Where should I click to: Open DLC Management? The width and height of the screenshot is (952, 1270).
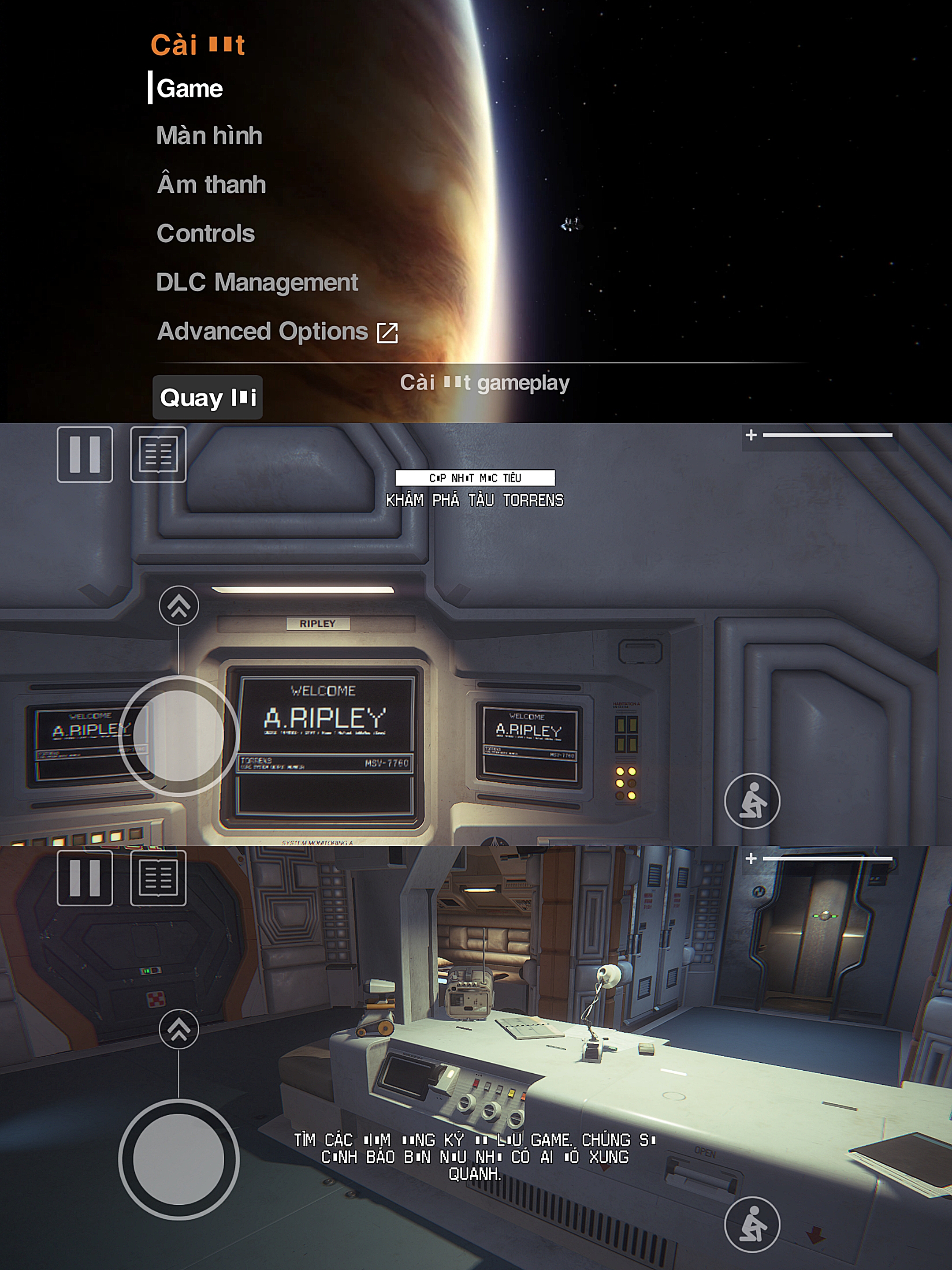(x=257, y=283)
